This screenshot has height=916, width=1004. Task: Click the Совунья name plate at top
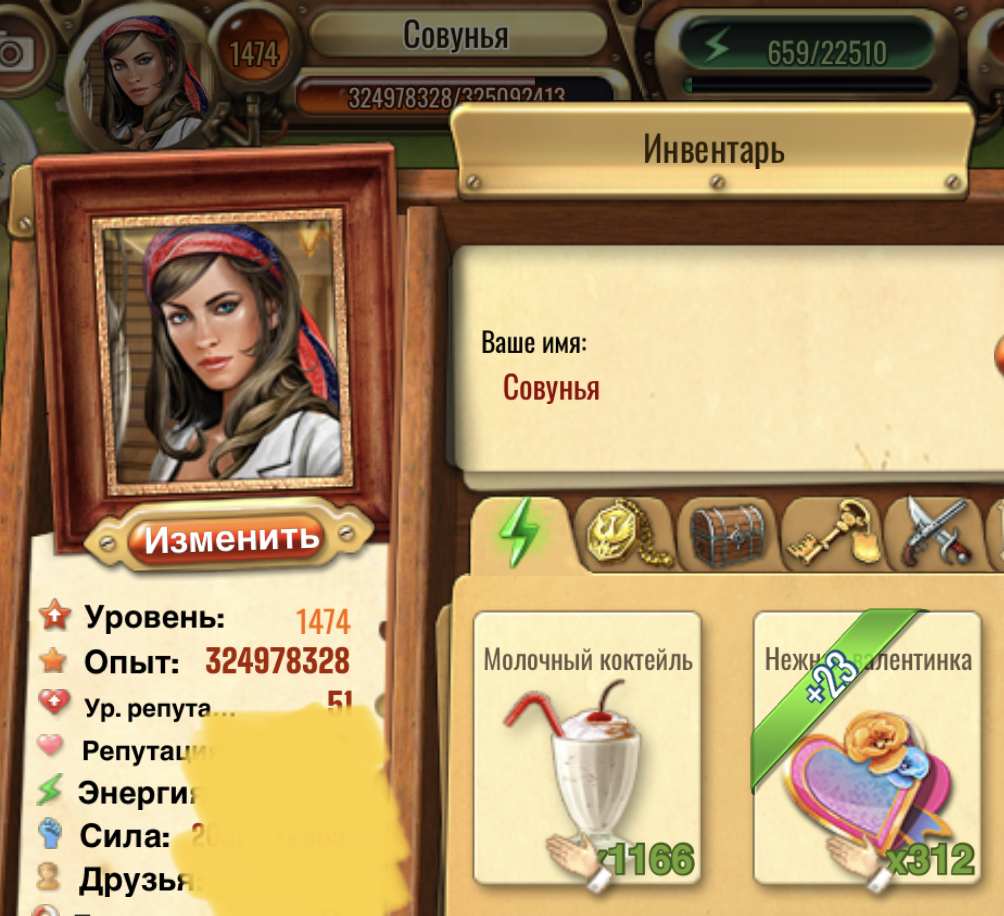(456, 35)
